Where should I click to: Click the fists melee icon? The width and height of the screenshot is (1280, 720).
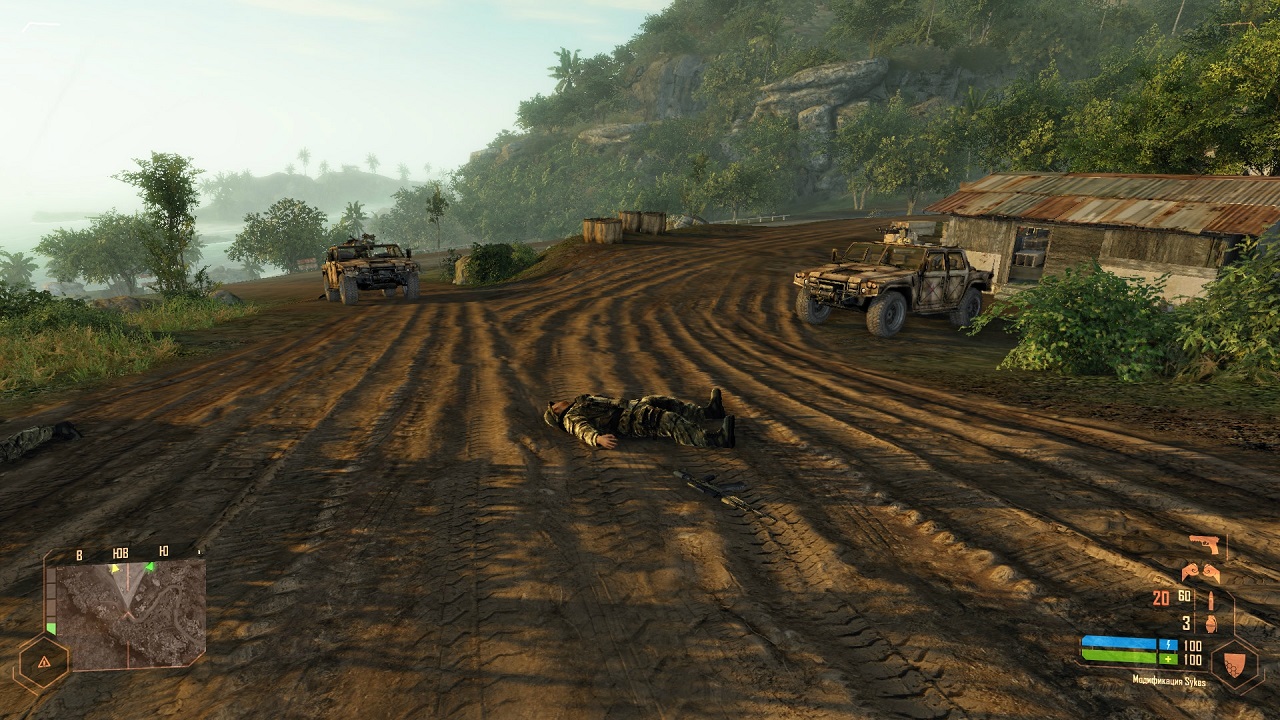(1200, 572)
